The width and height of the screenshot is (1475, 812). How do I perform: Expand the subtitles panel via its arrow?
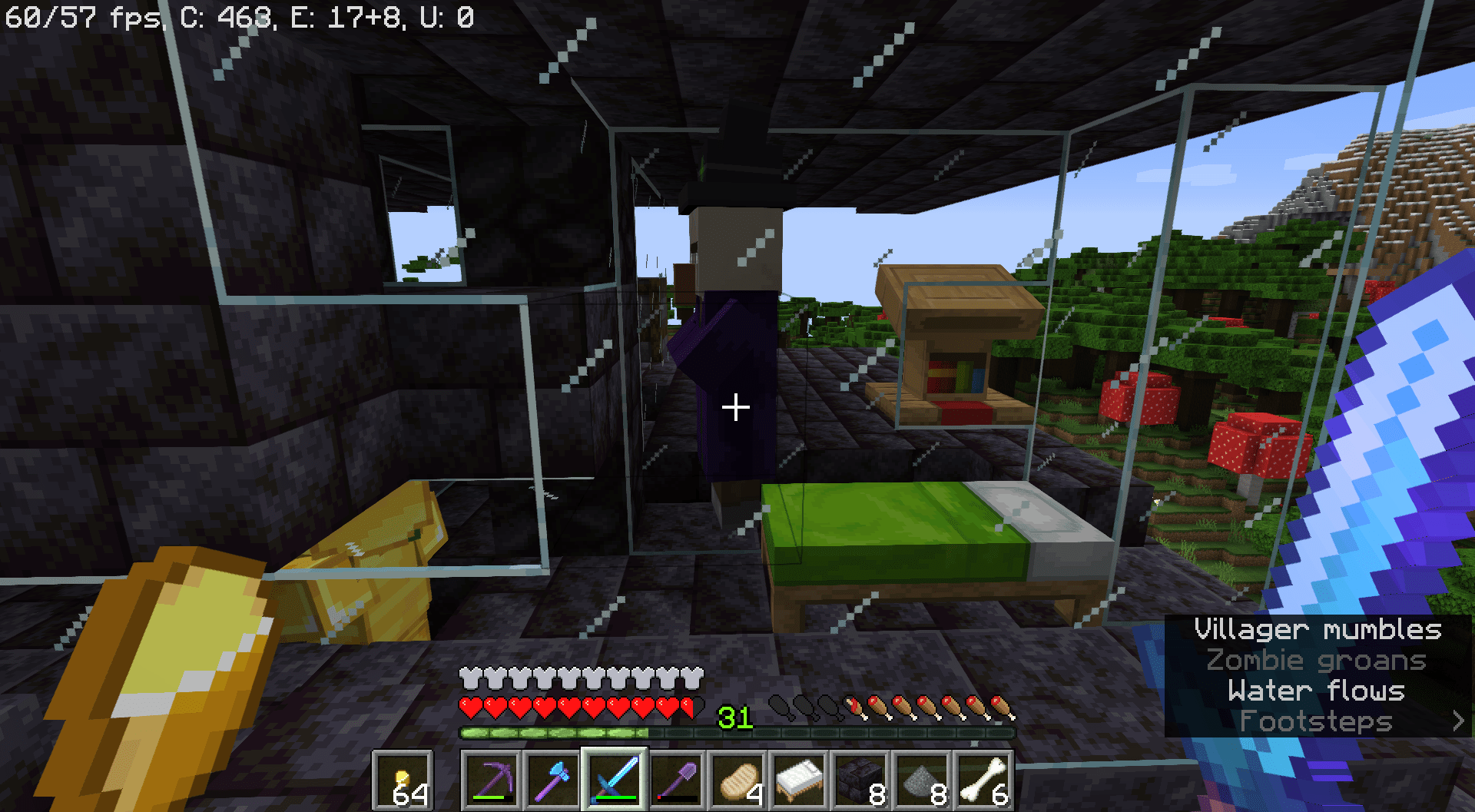pos(1459,721)
